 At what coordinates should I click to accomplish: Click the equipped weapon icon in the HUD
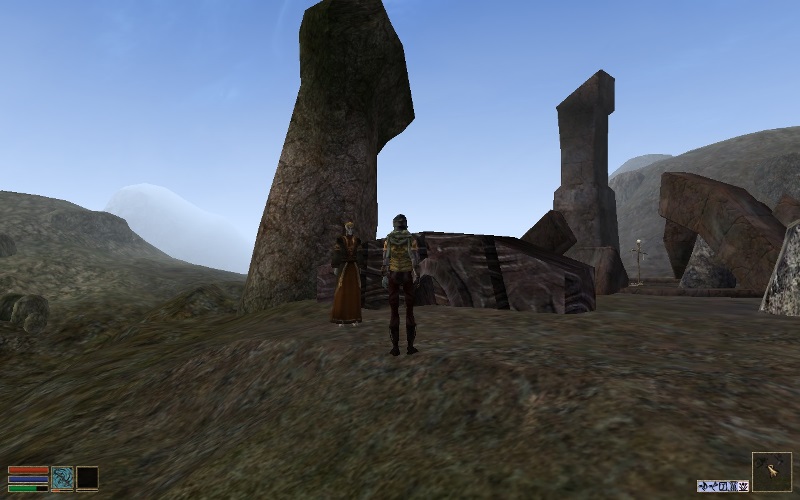(x=63, y=478)
